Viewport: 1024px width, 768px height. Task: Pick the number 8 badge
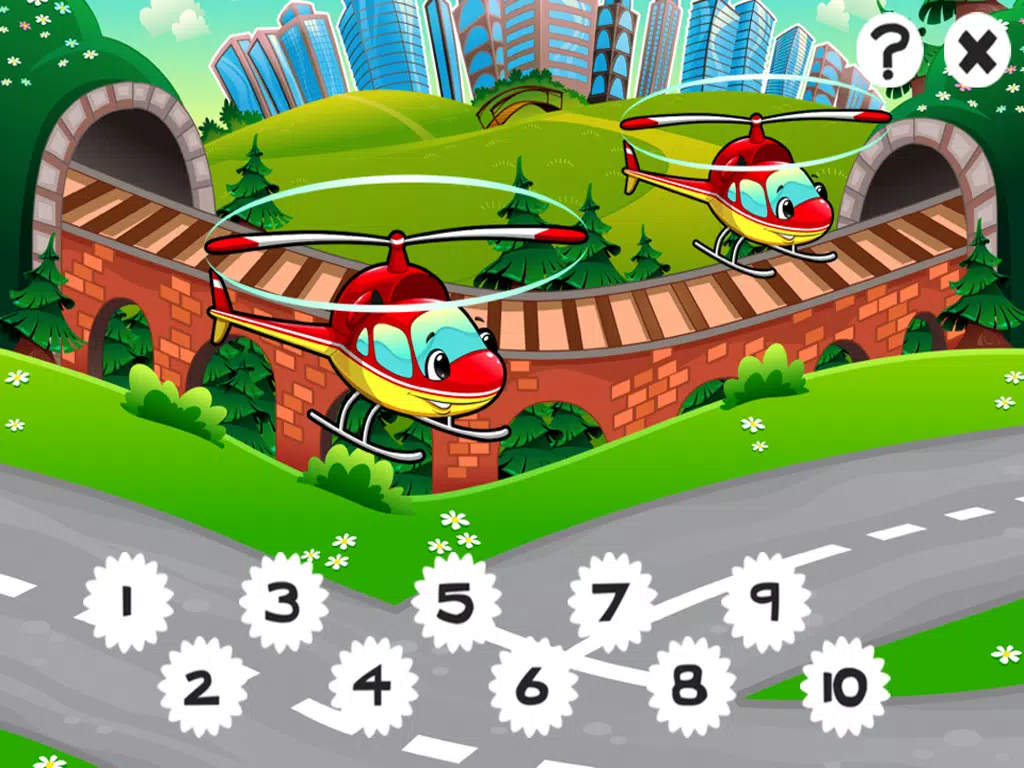coord(690,687)
